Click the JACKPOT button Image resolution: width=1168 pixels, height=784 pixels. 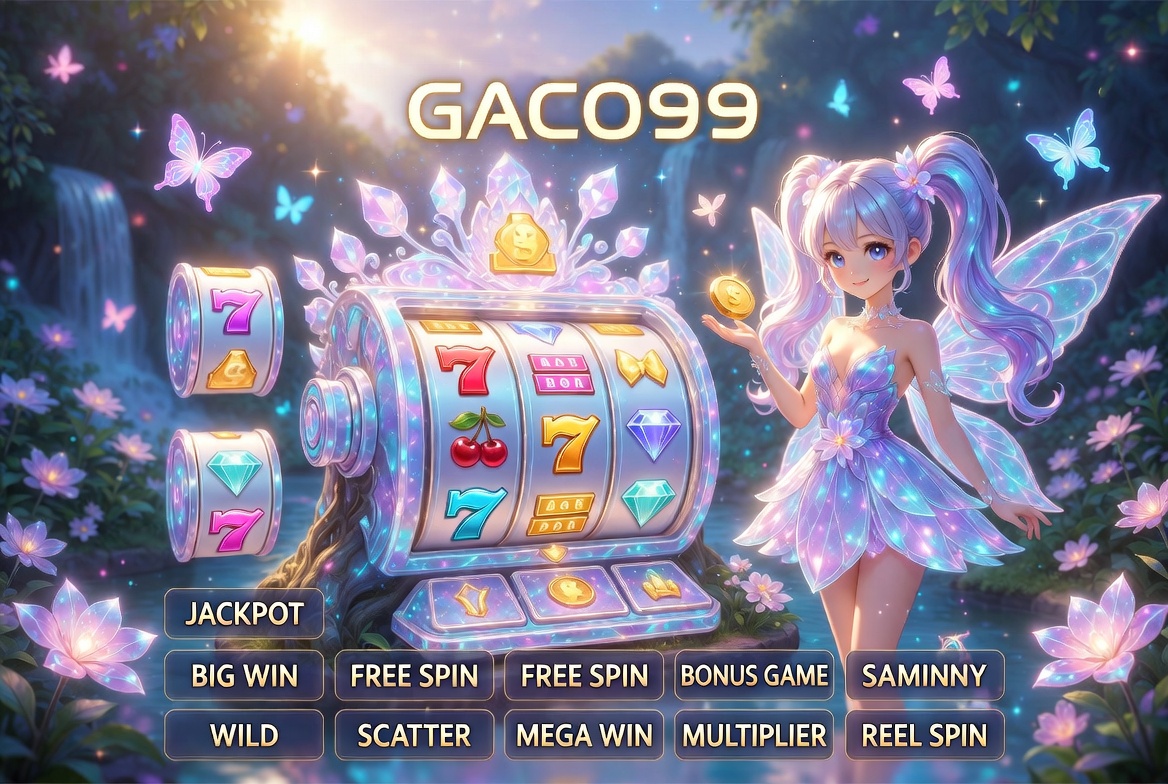click(243, 613)
